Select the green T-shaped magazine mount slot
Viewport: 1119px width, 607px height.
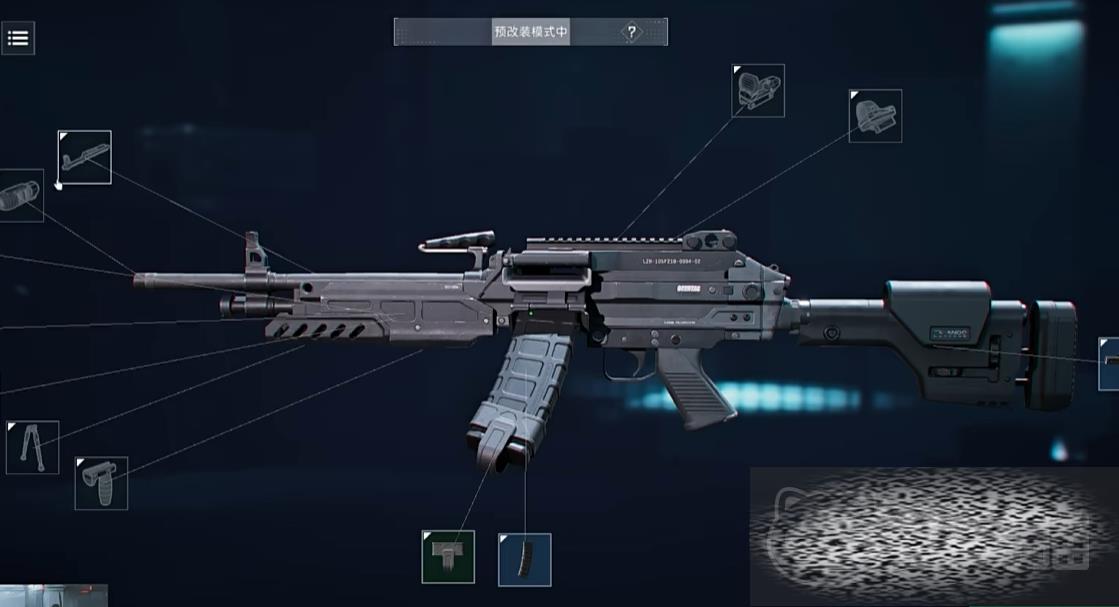(448, 557)
